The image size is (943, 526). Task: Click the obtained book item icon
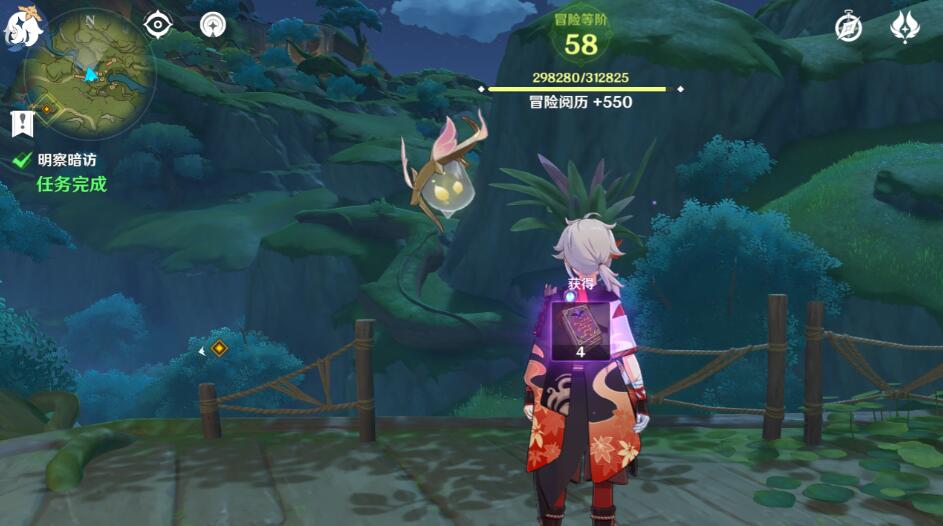(580, 325)
